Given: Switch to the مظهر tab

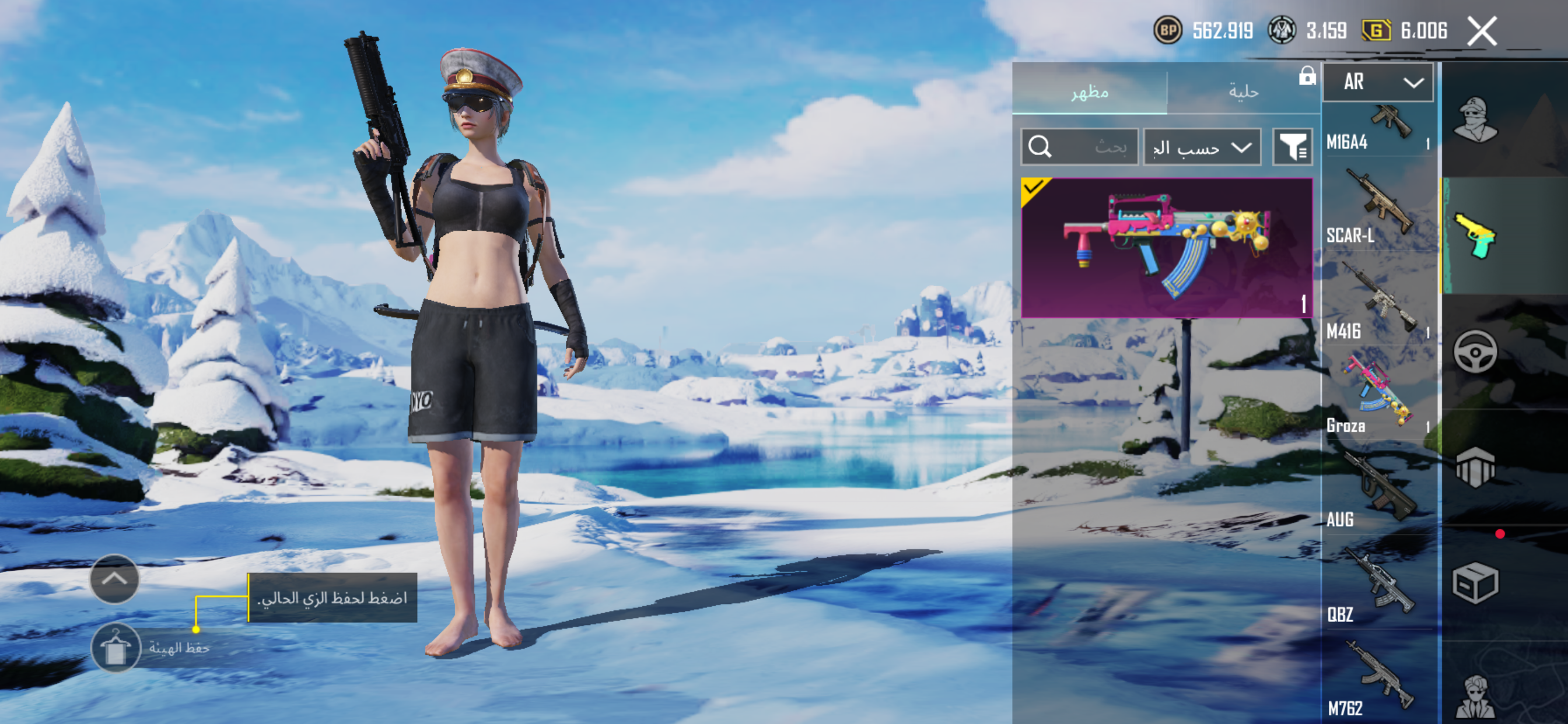Looking at the screenshot, I should pos(1090,92).
